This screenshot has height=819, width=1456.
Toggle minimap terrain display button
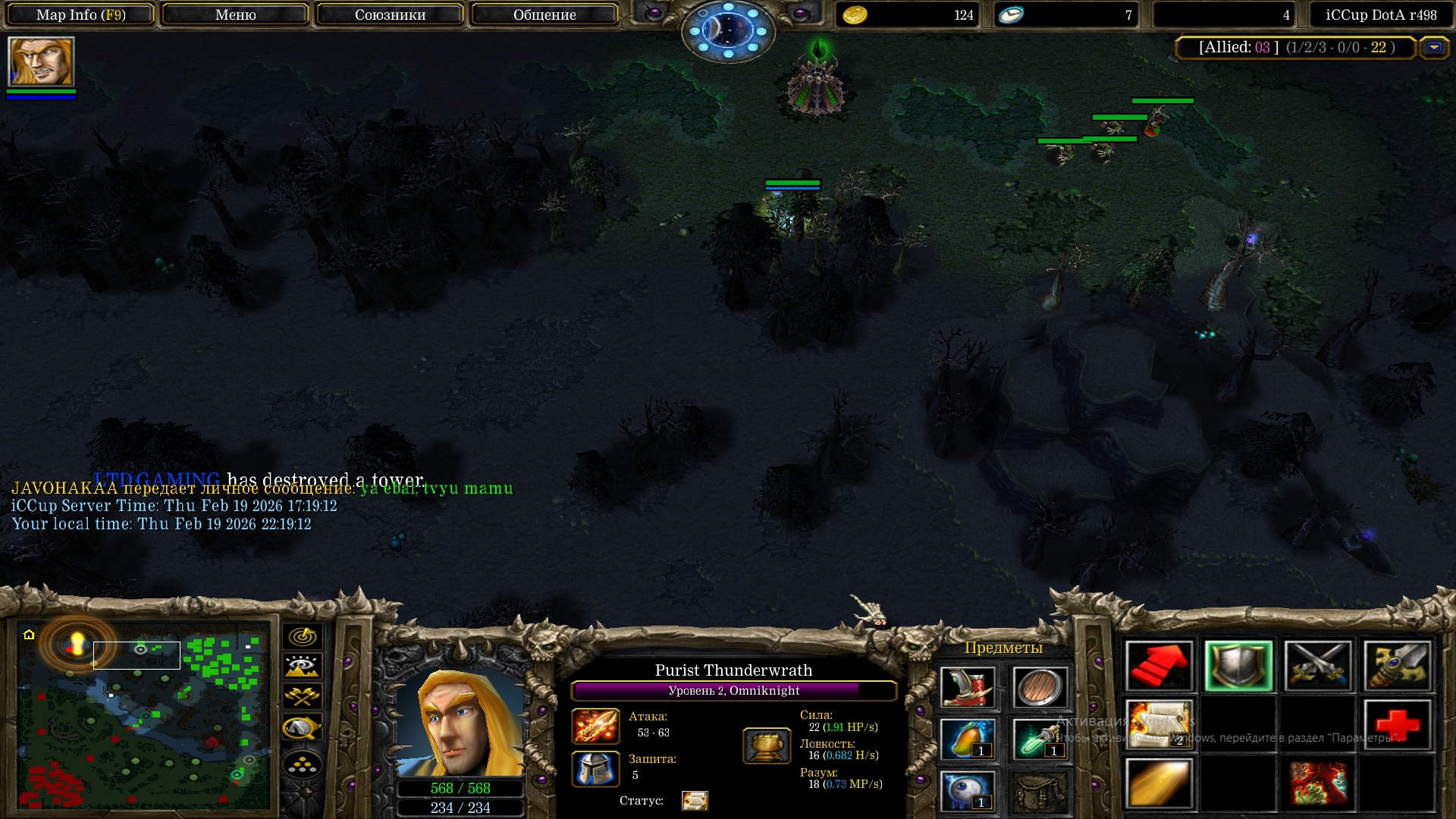[302, 666]
